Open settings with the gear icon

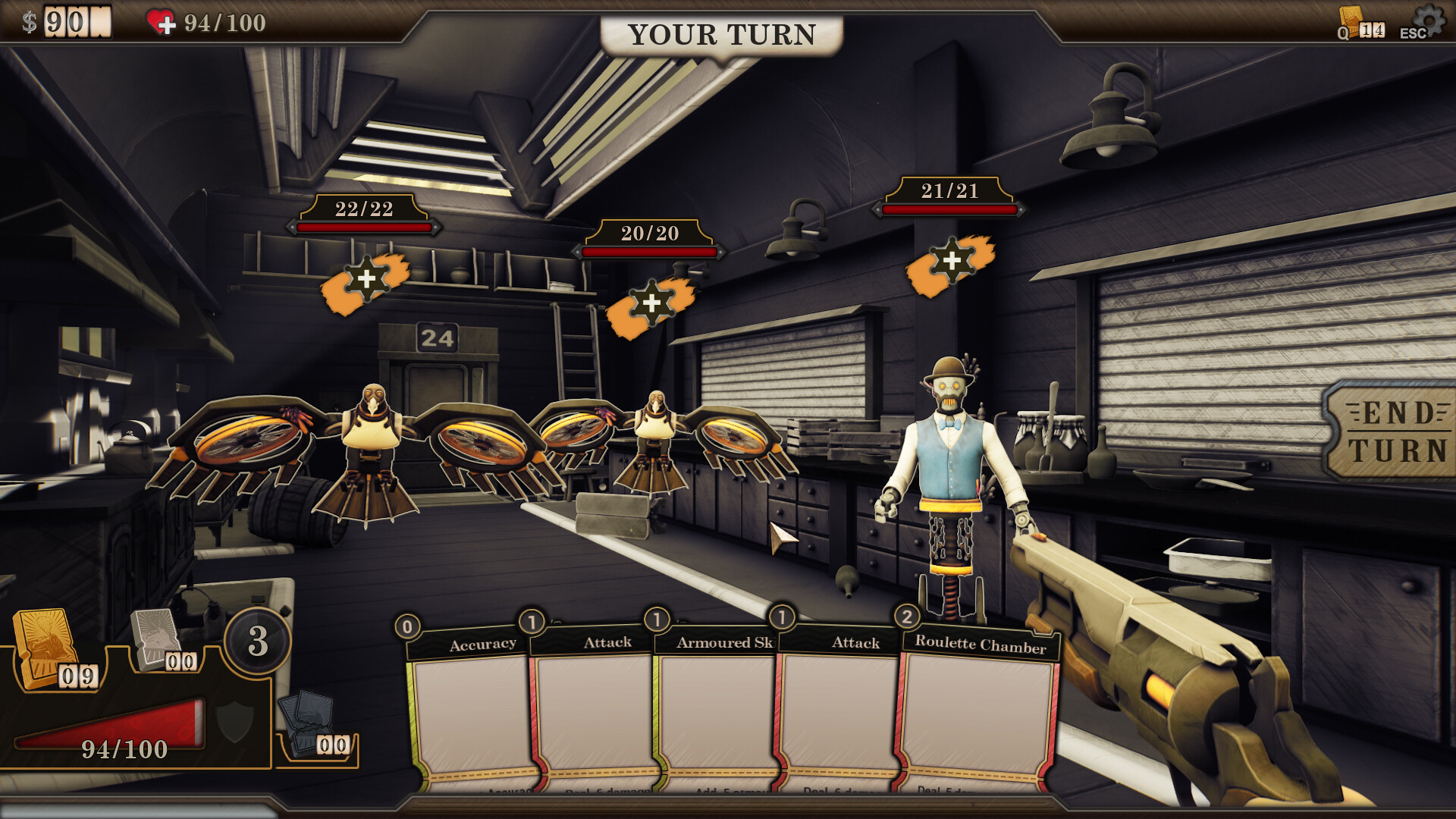point(1428,20)
